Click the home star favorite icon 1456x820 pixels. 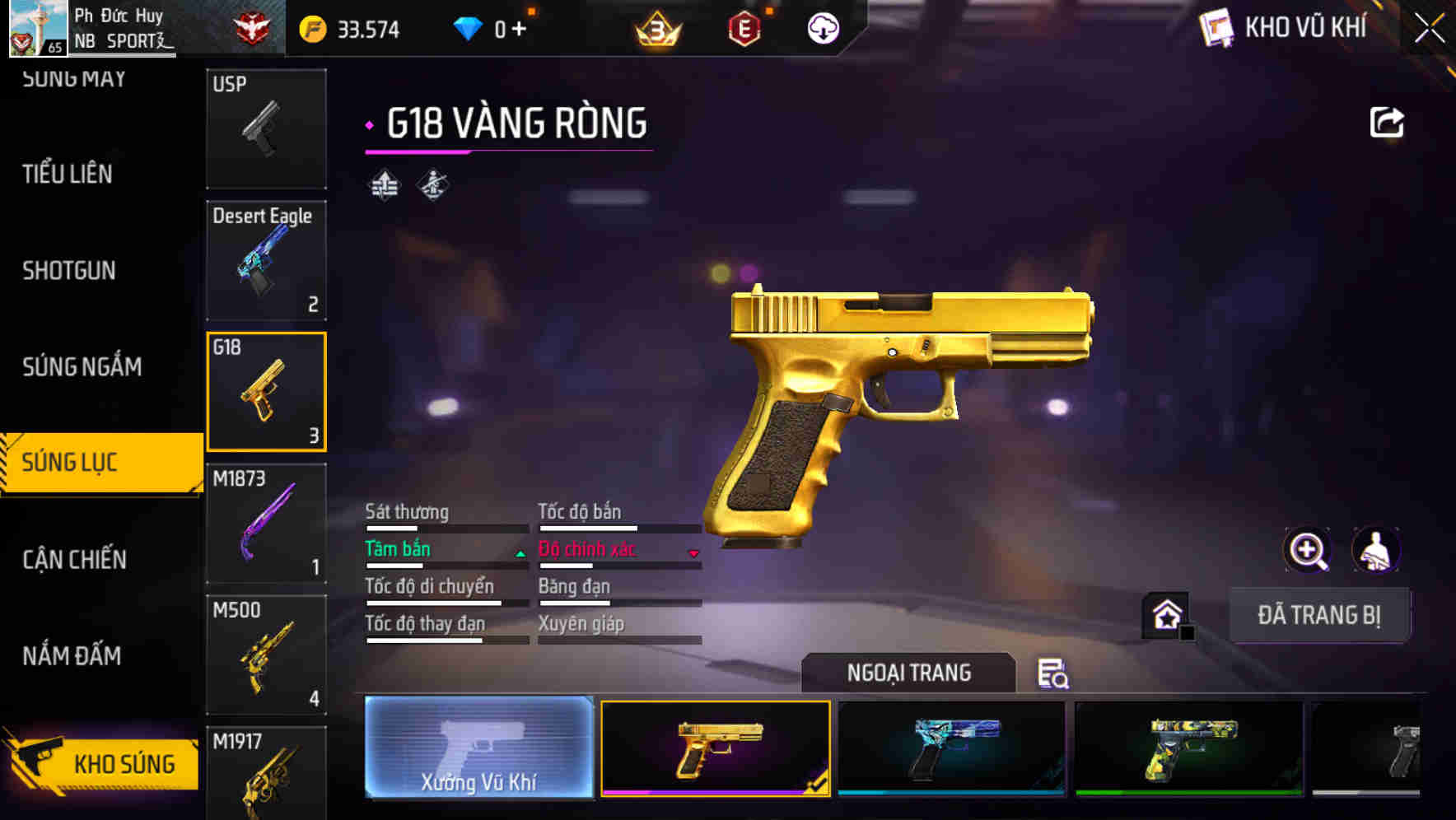coord(1165,614)
